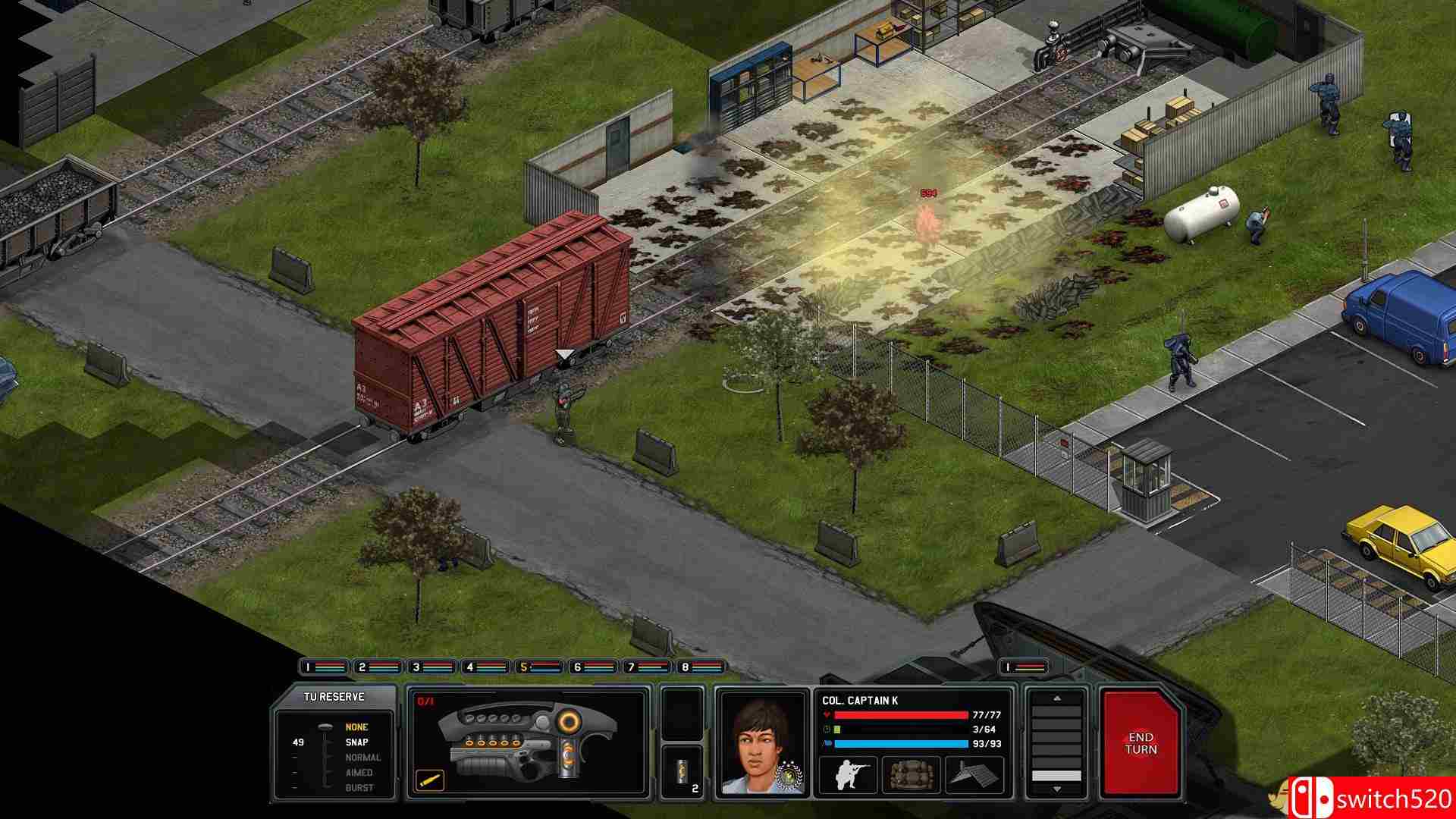The height and width of the screenshot is (819, 1456).
Task: Toggle roof visibility with the roof icon
Action: [973, 774]
